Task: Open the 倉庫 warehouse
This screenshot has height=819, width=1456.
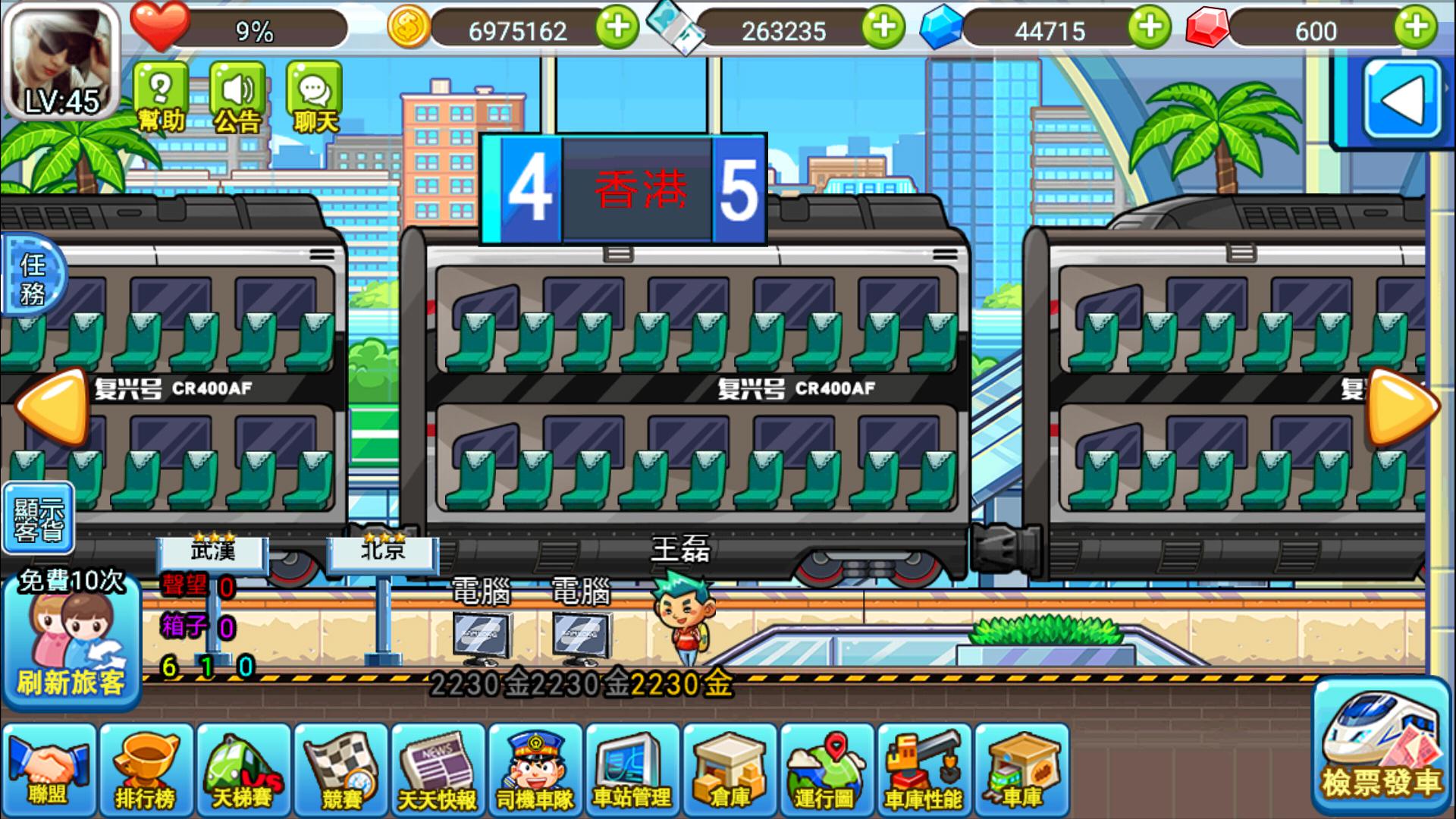Action: (728, 770)
